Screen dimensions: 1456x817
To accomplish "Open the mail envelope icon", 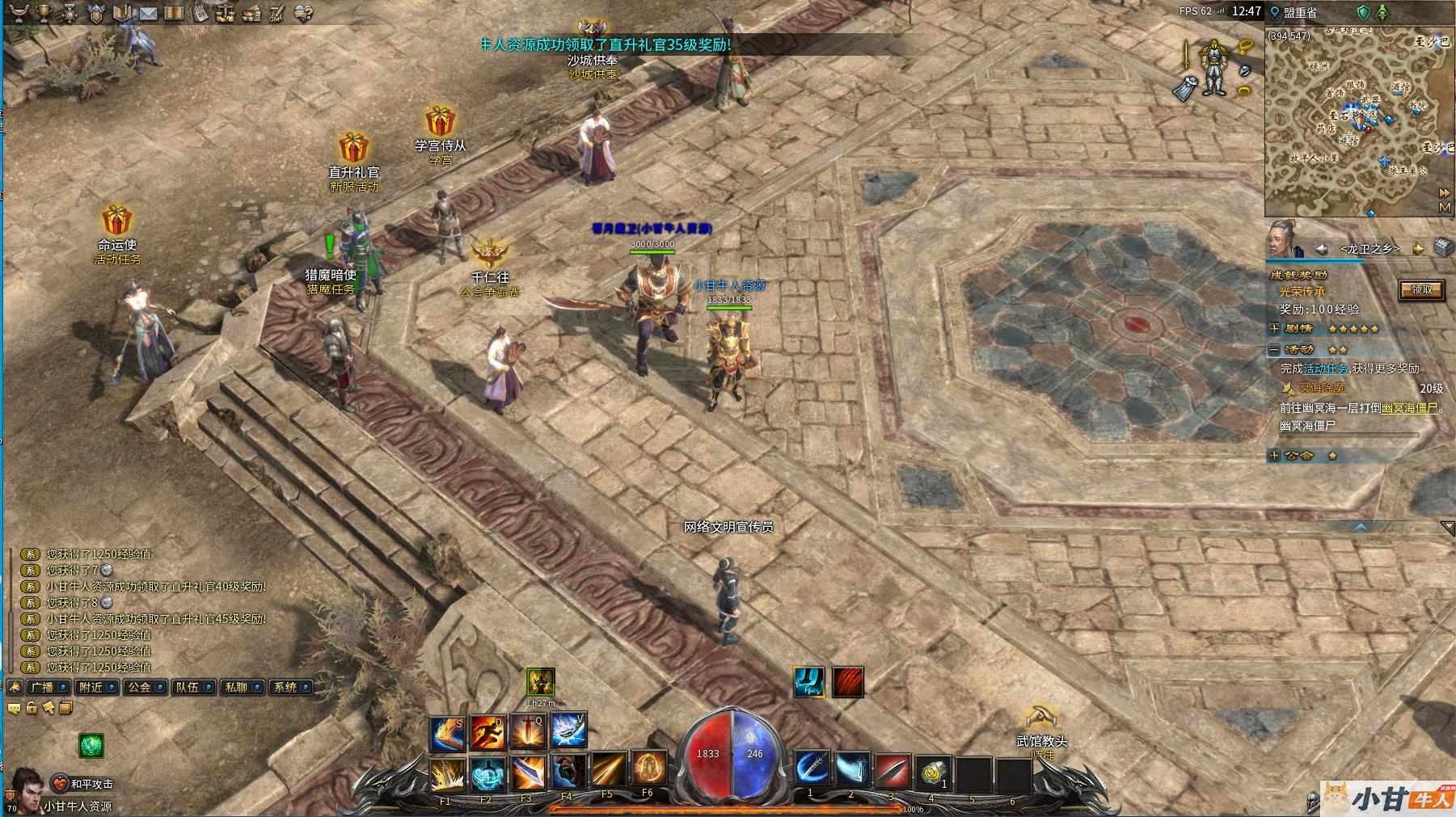I will [x=147, y=14].
